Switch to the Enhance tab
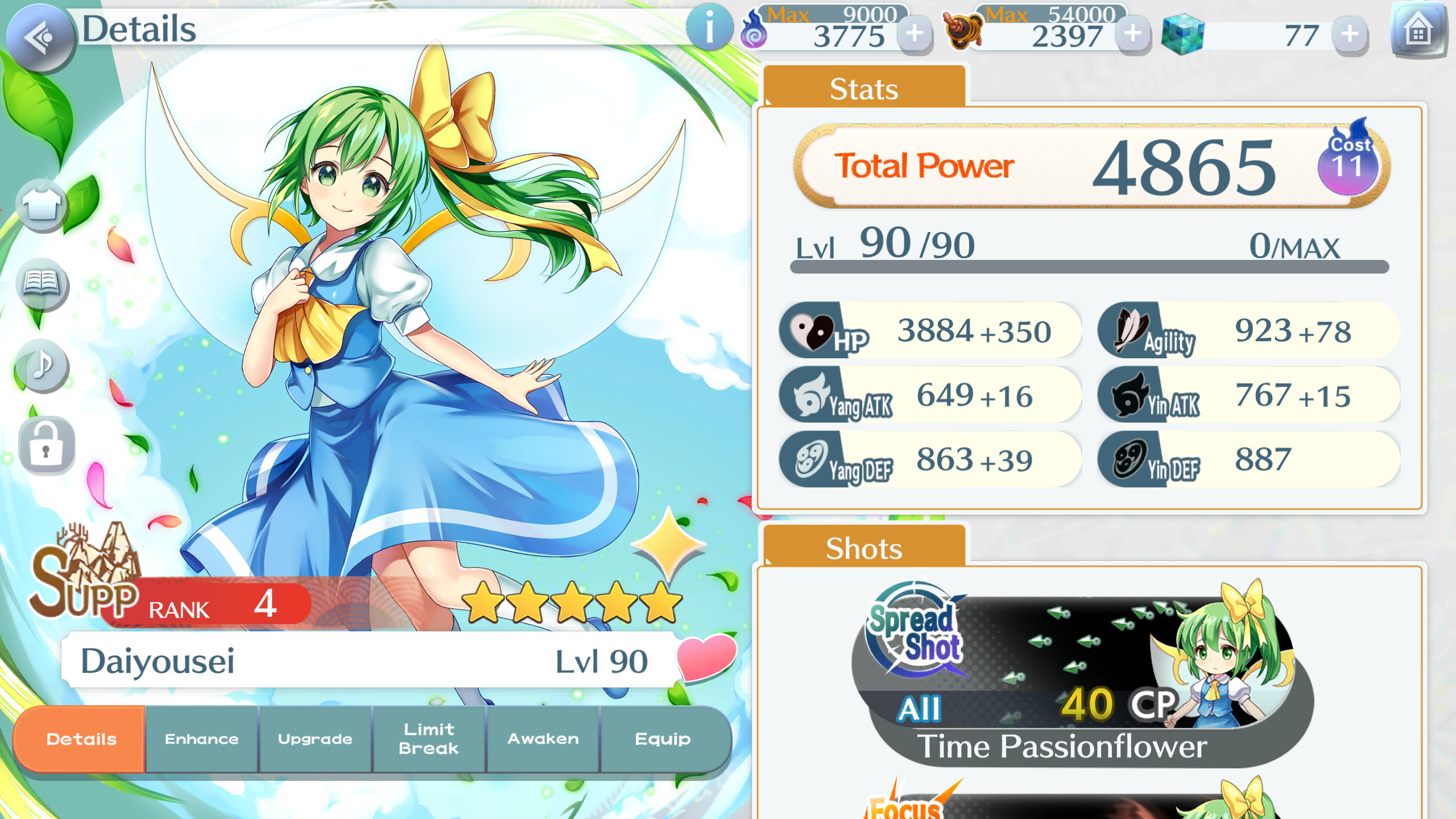The width and height of the screenshot is (1456, 819). tap(201, 739)
